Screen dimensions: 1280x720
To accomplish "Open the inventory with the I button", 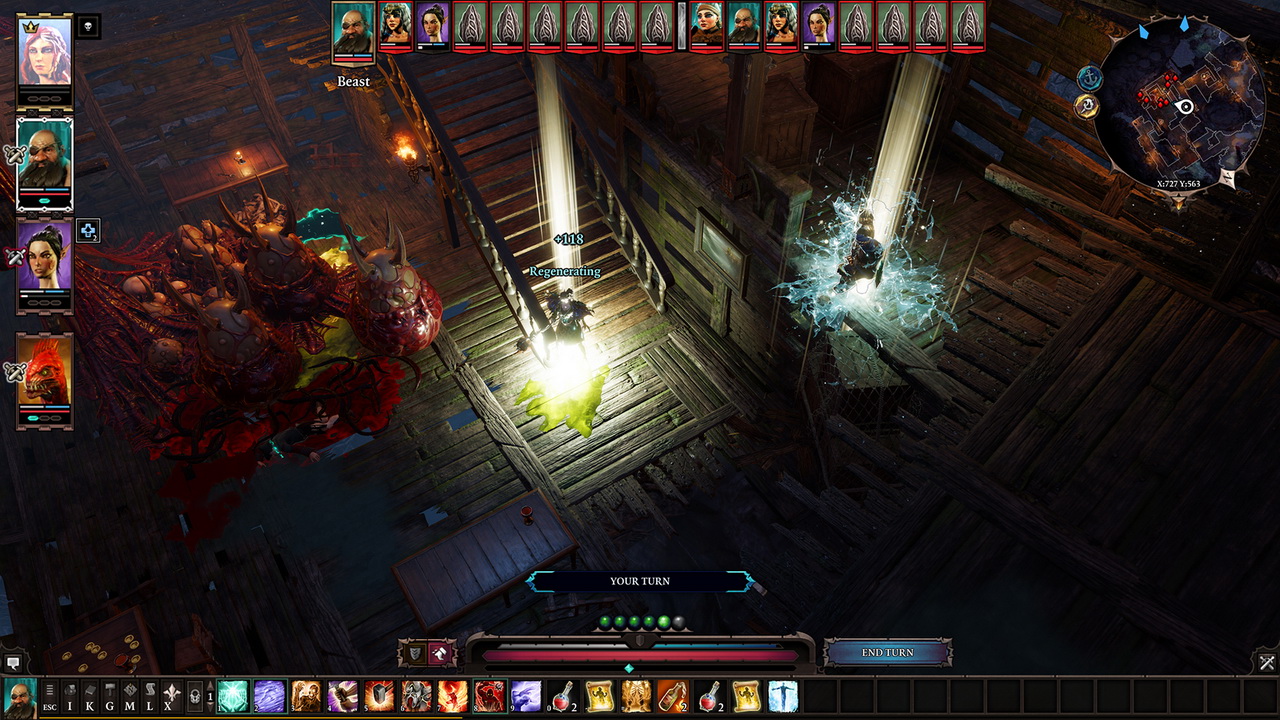I will click(x=70, y=696).
